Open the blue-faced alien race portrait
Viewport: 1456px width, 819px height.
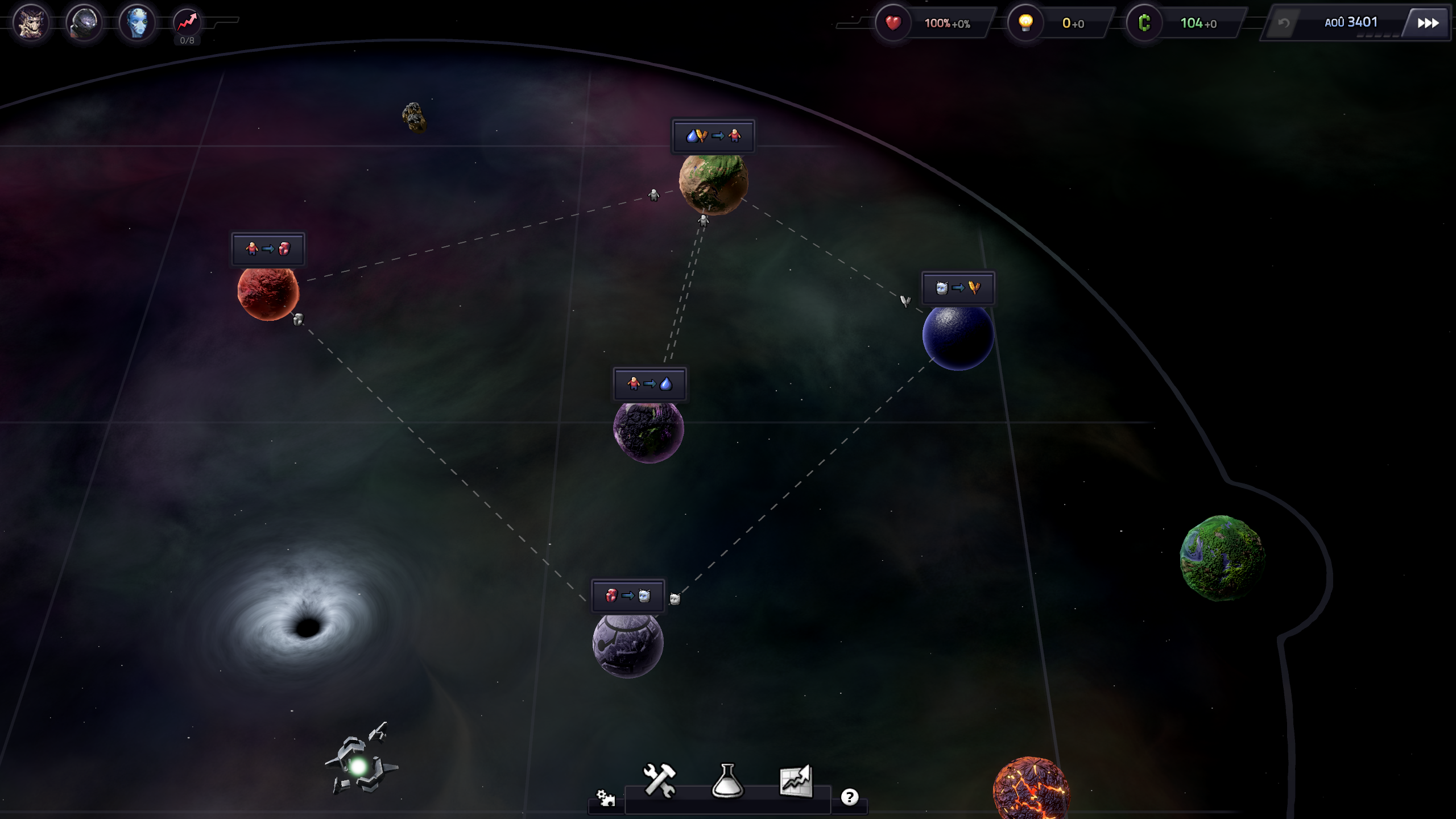[x=137, y=23]
